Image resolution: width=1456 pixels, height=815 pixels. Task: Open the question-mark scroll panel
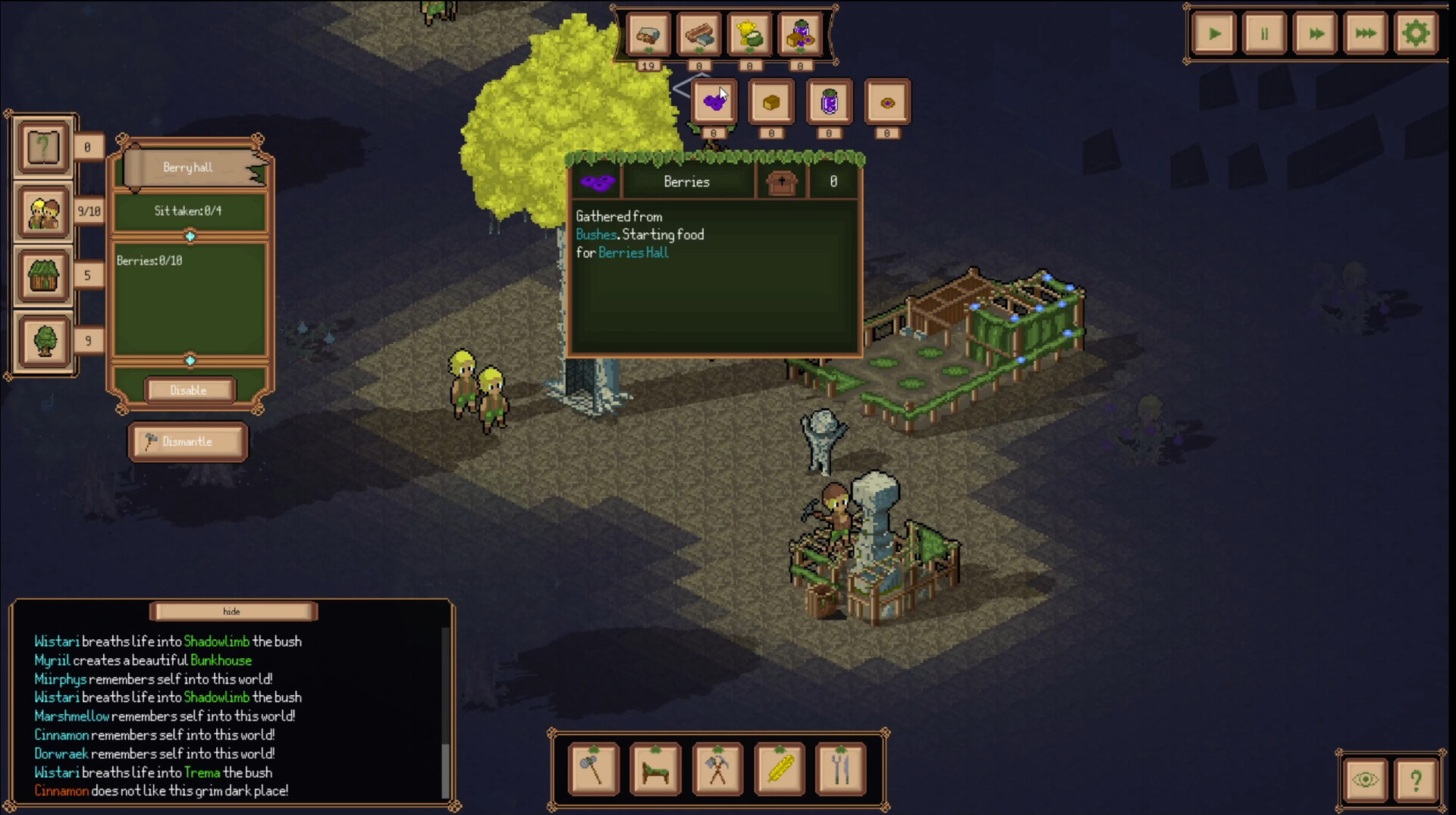point(44,147)
